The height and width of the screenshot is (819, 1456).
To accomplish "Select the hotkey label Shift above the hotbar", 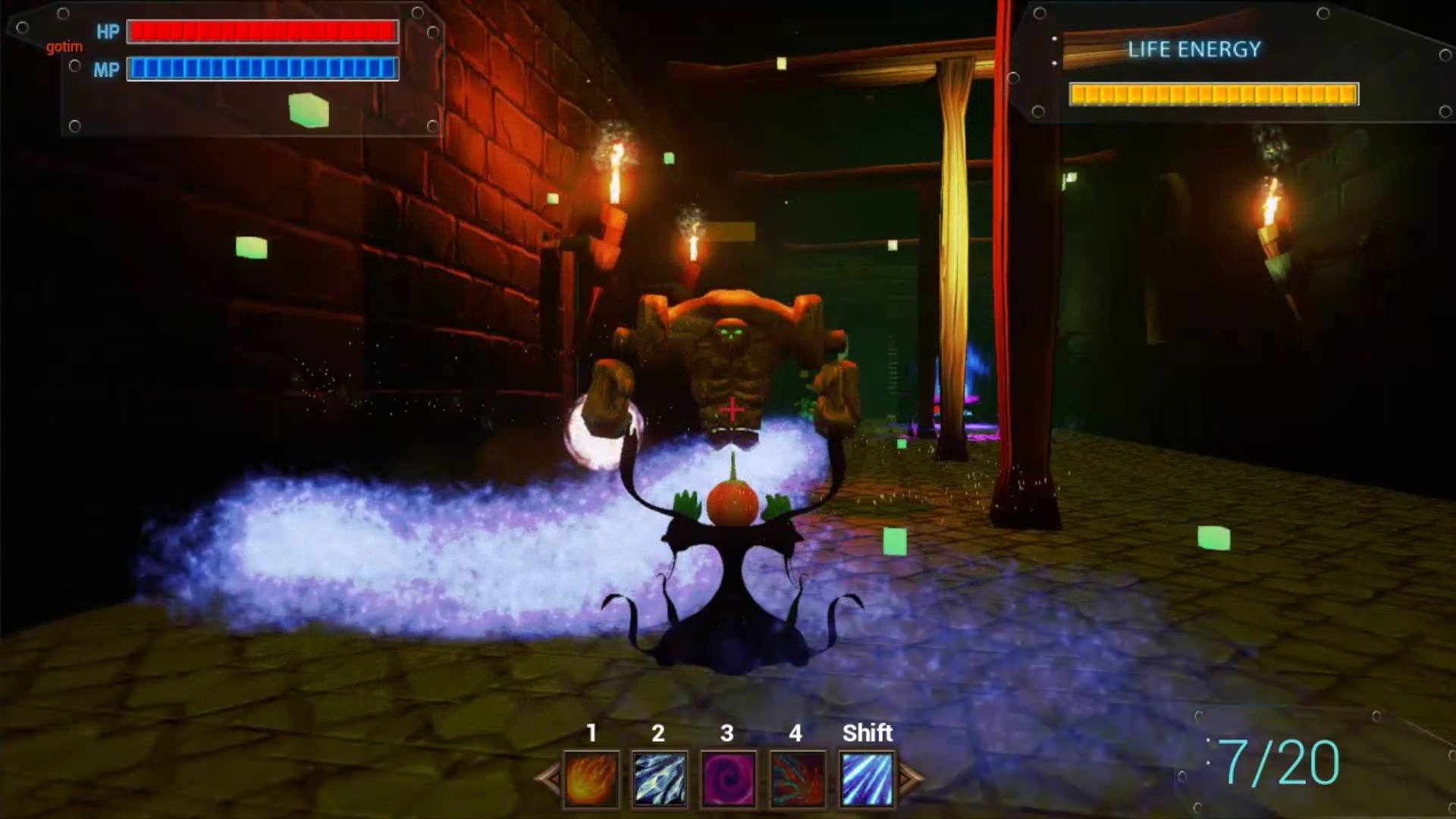I will coord(867,733).
